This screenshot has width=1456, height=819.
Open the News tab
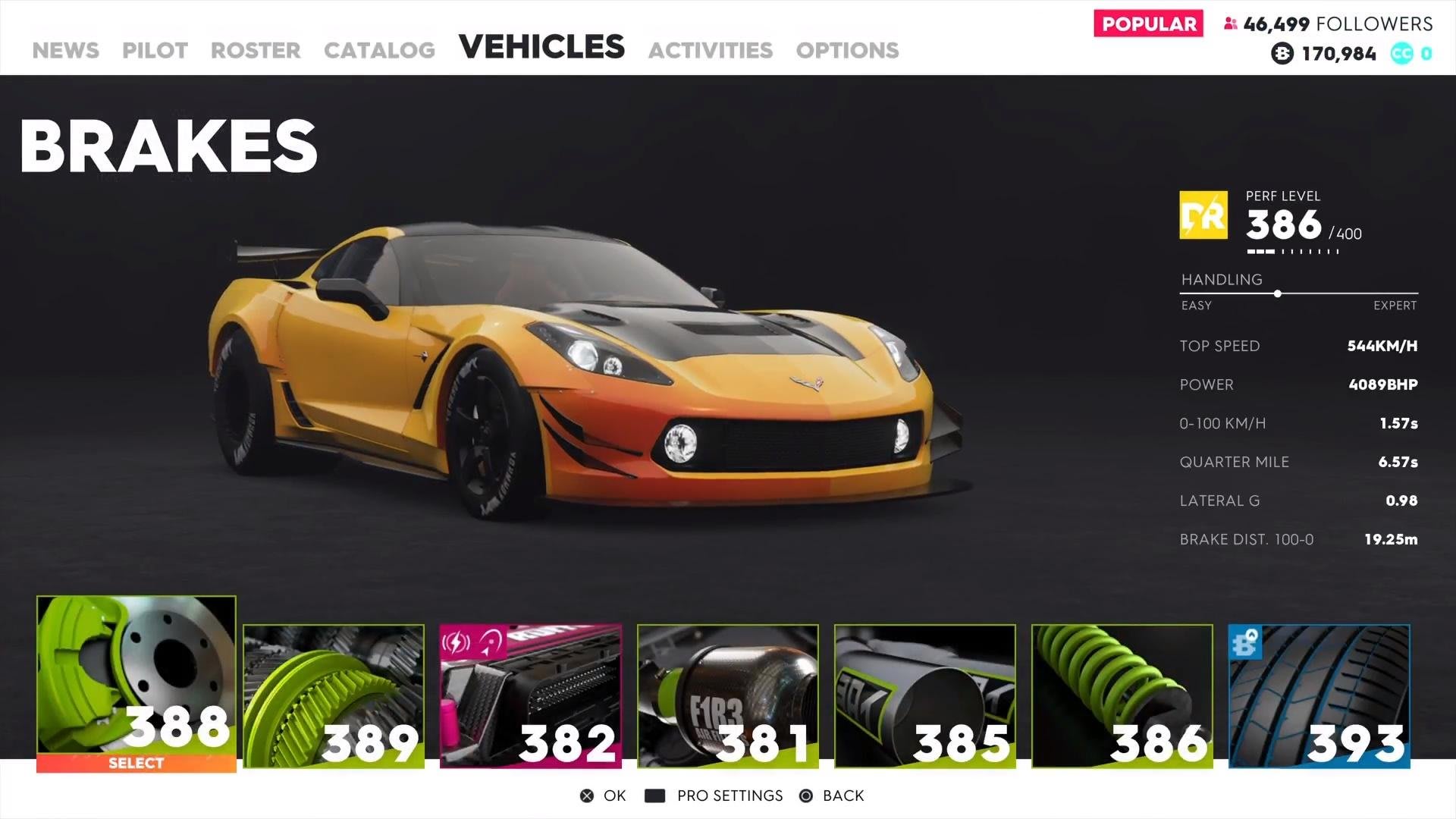click(x=66, y=50)
